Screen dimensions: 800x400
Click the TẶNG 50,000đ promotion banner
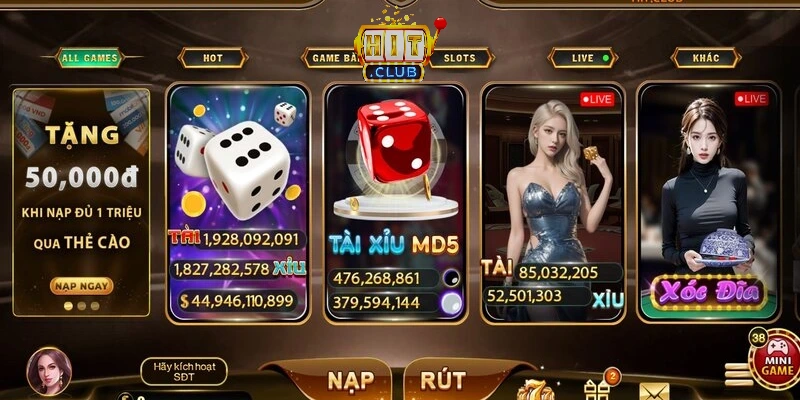81,180
